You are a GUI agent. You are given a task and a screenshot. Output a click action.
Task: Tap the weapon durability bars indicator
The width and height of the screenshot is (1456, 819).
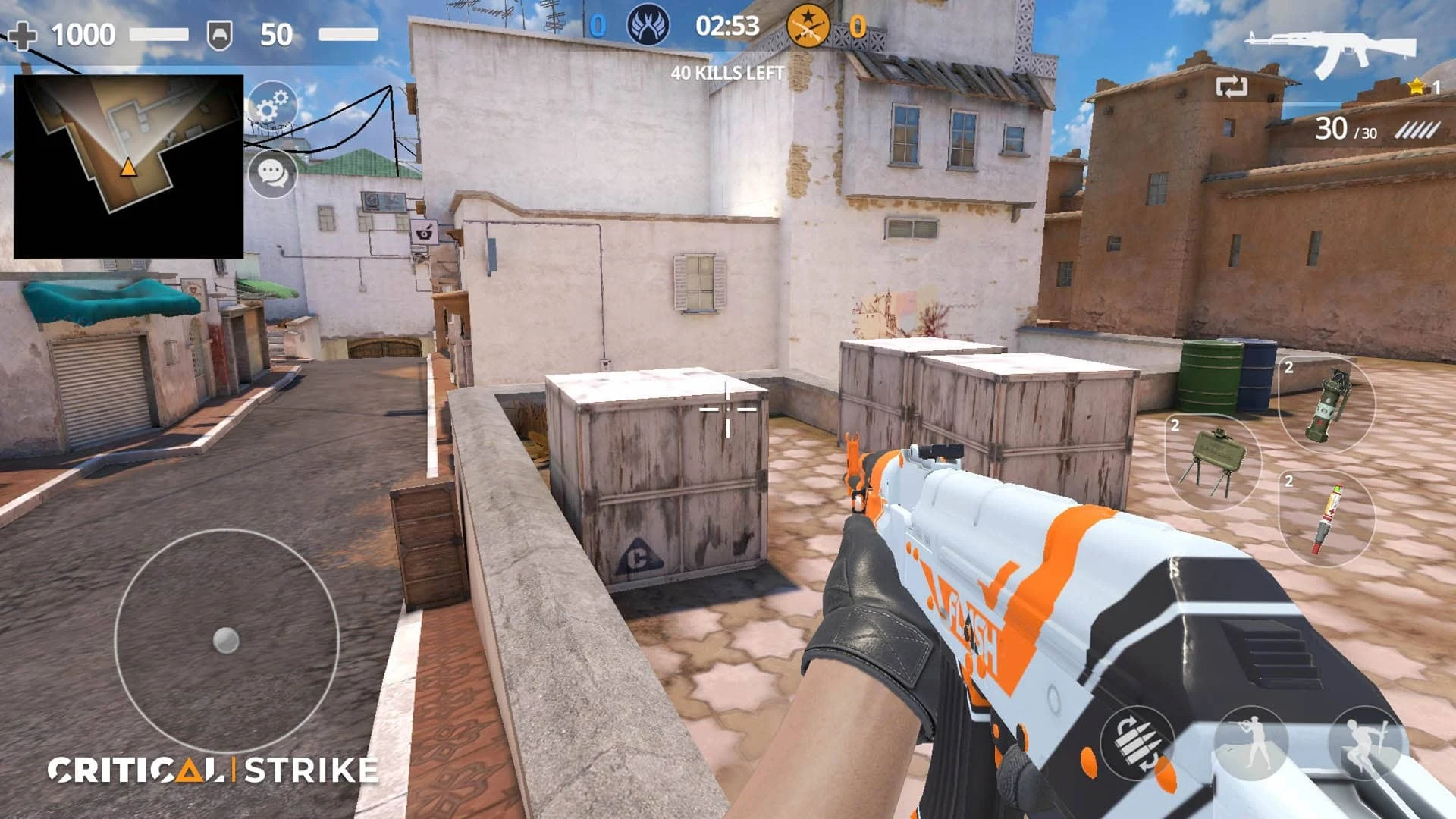click(x=1417, y=130)
